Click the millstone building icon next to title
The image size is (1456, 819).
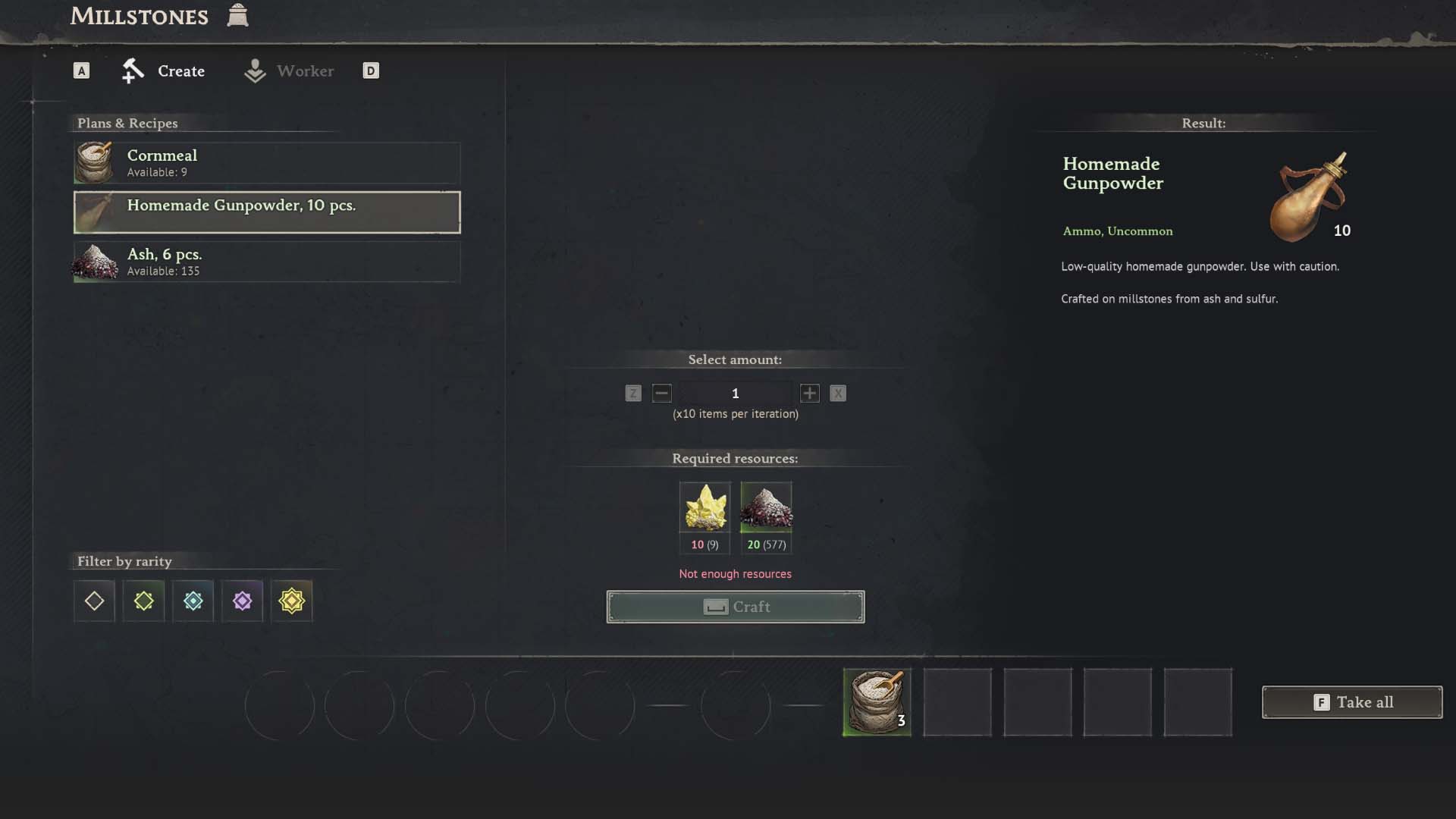tap(237, 15)
